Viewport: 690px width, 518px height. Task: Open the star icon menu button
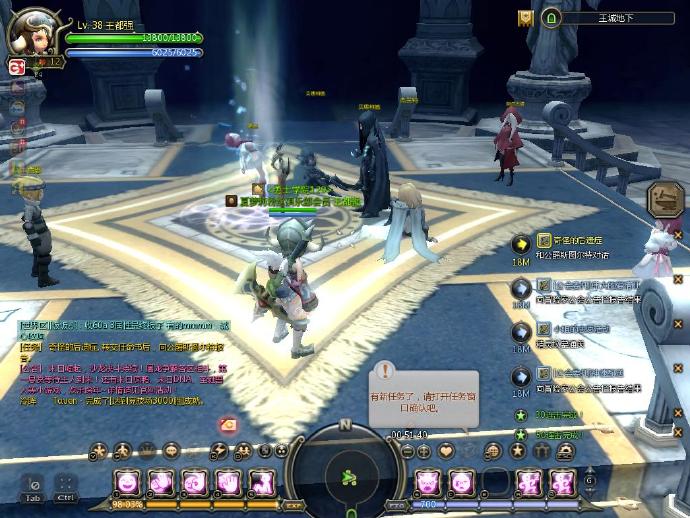[x=517, y=451]
